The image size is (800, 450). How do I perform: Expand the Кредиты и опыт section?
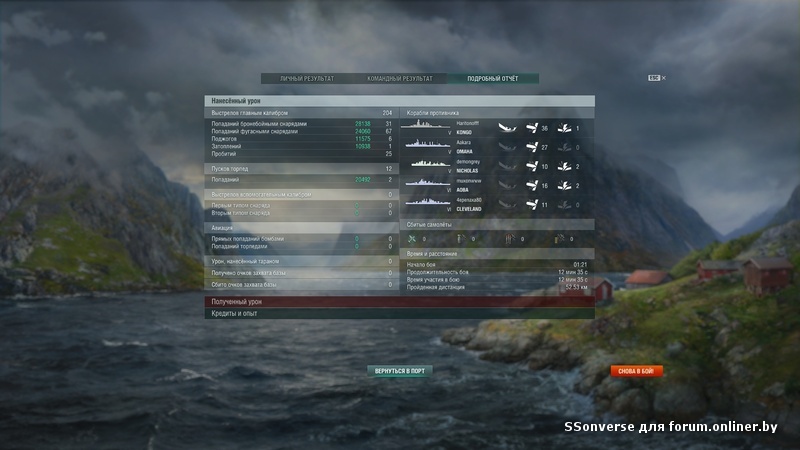click(400, 314)
